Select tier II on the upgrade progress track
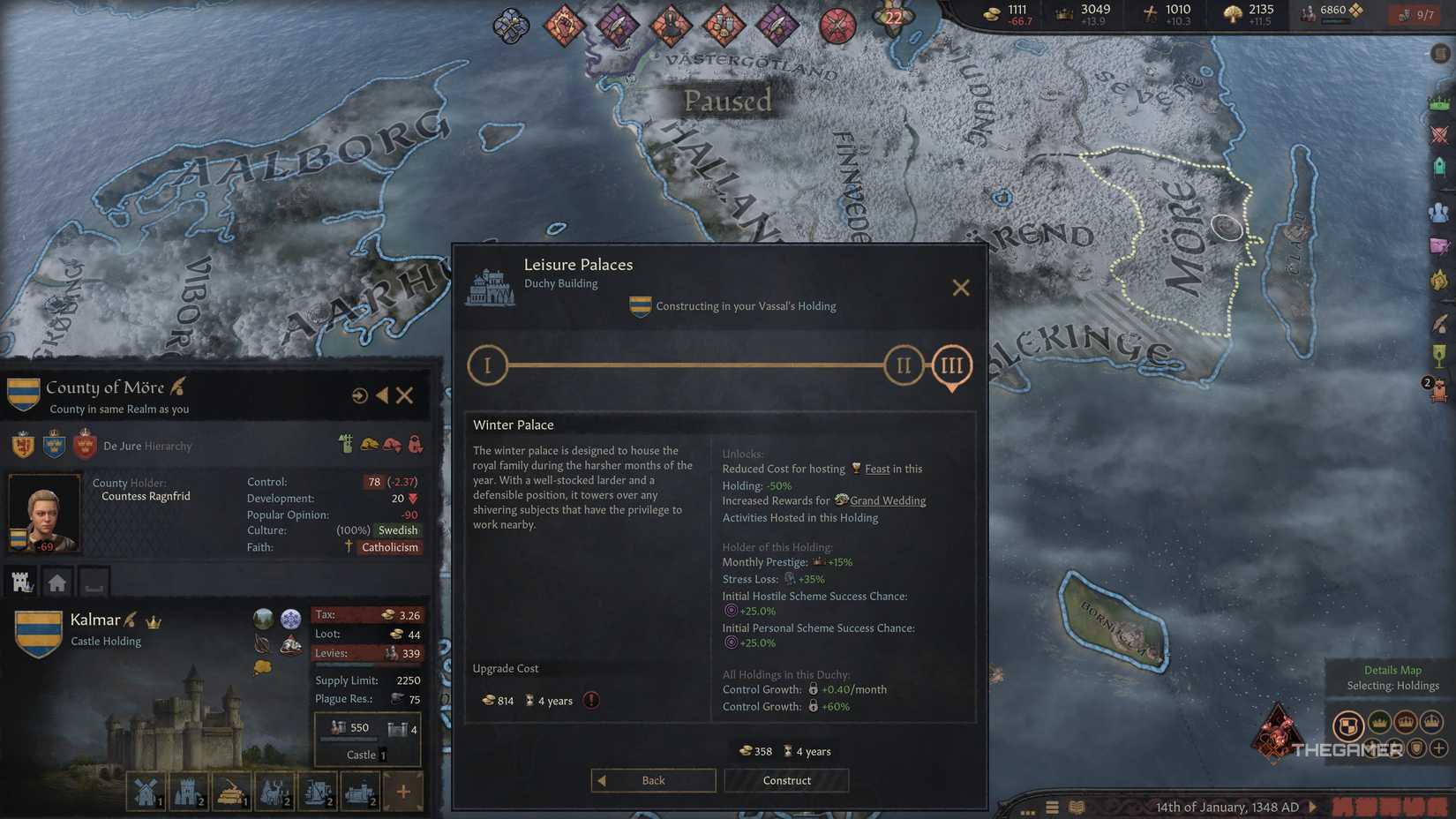The image size is (1456, 819). tap(902, 364)
